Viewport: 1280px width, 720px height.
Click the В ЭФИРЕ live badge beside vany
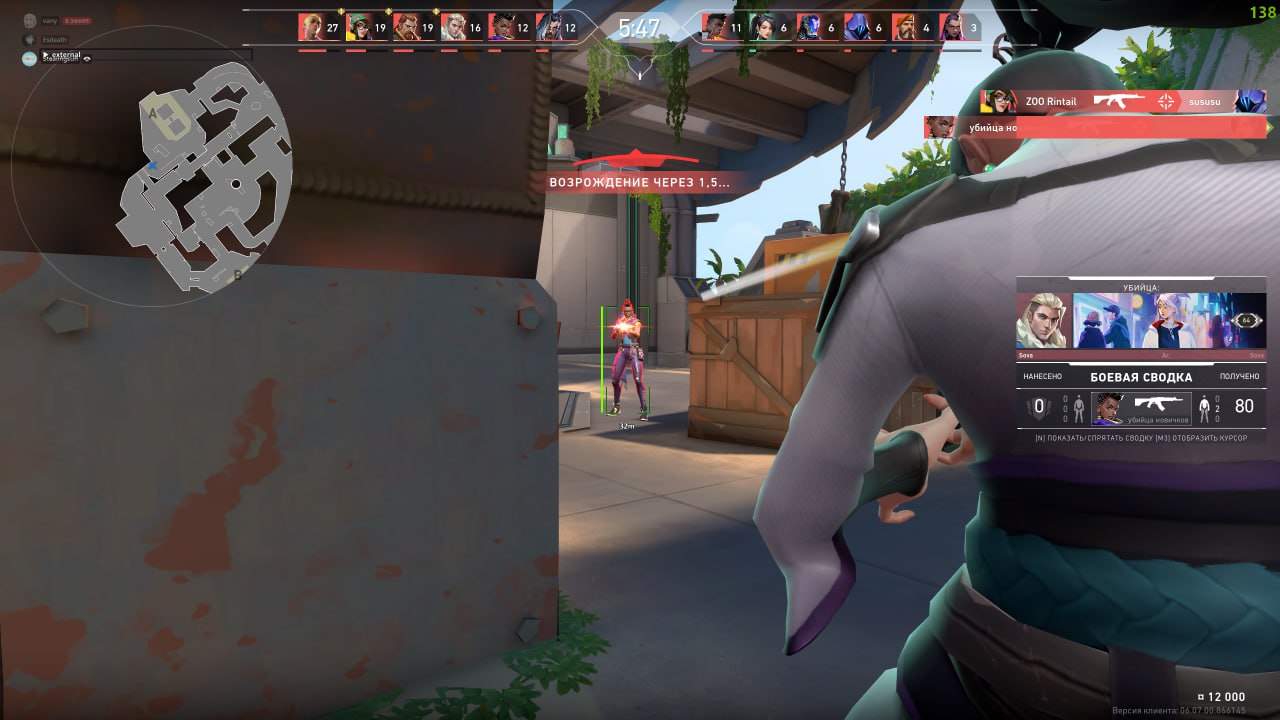[77, 20]
